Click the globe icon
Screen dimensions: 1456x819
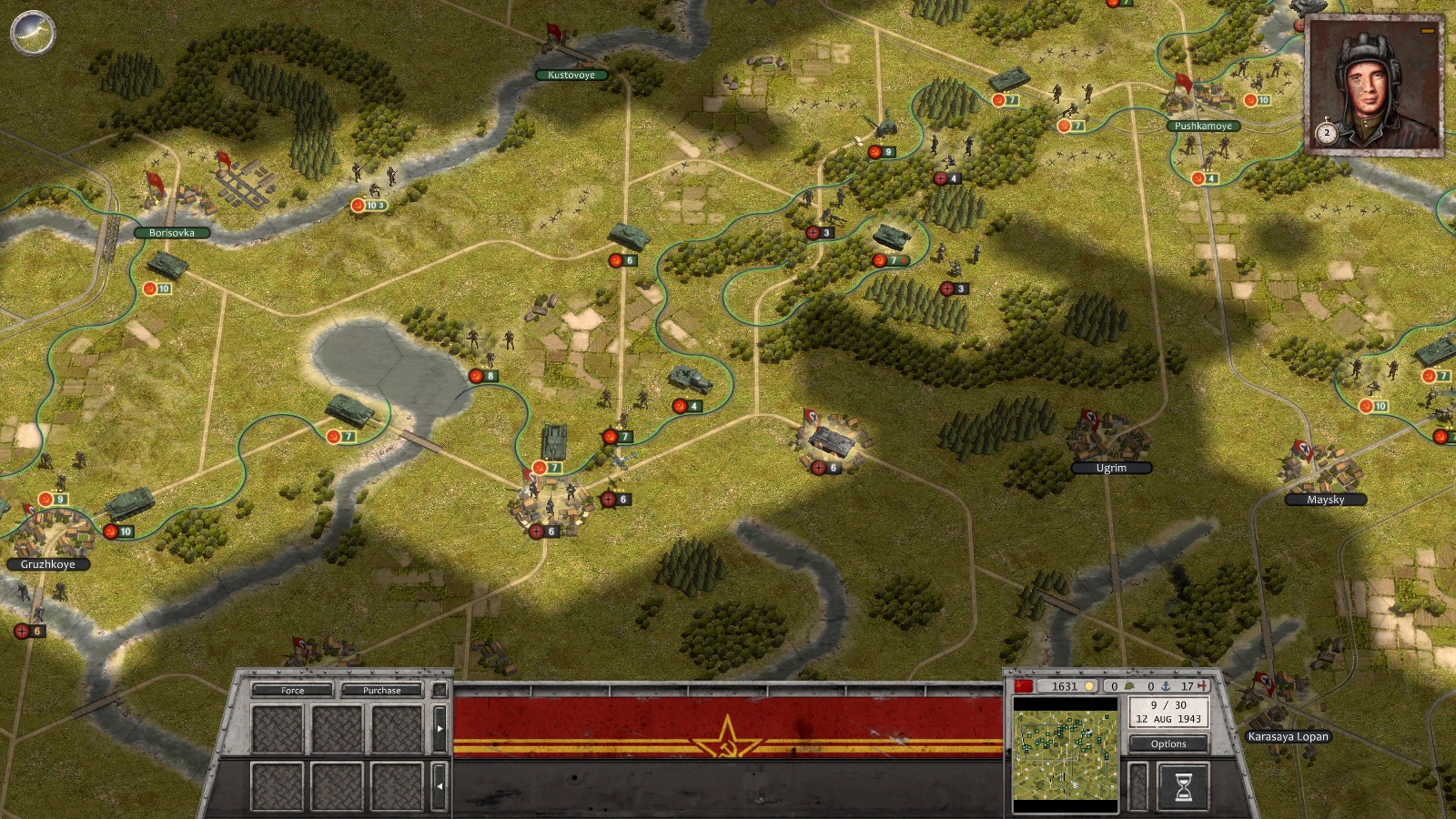coord(33,33)
